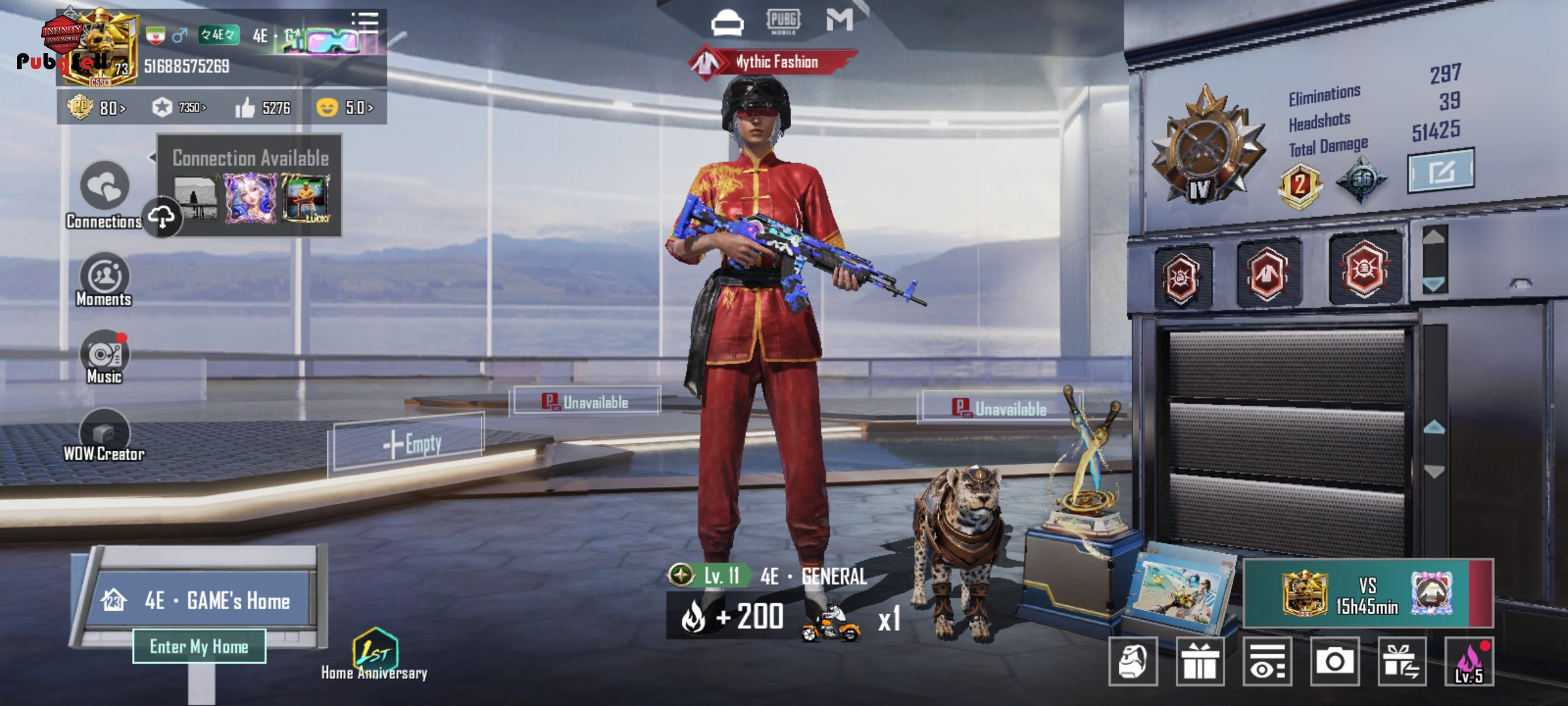The width and height of the screenshot is (1568, 706).
Task: Click the Enter My Home button
Action: [199, 647]
